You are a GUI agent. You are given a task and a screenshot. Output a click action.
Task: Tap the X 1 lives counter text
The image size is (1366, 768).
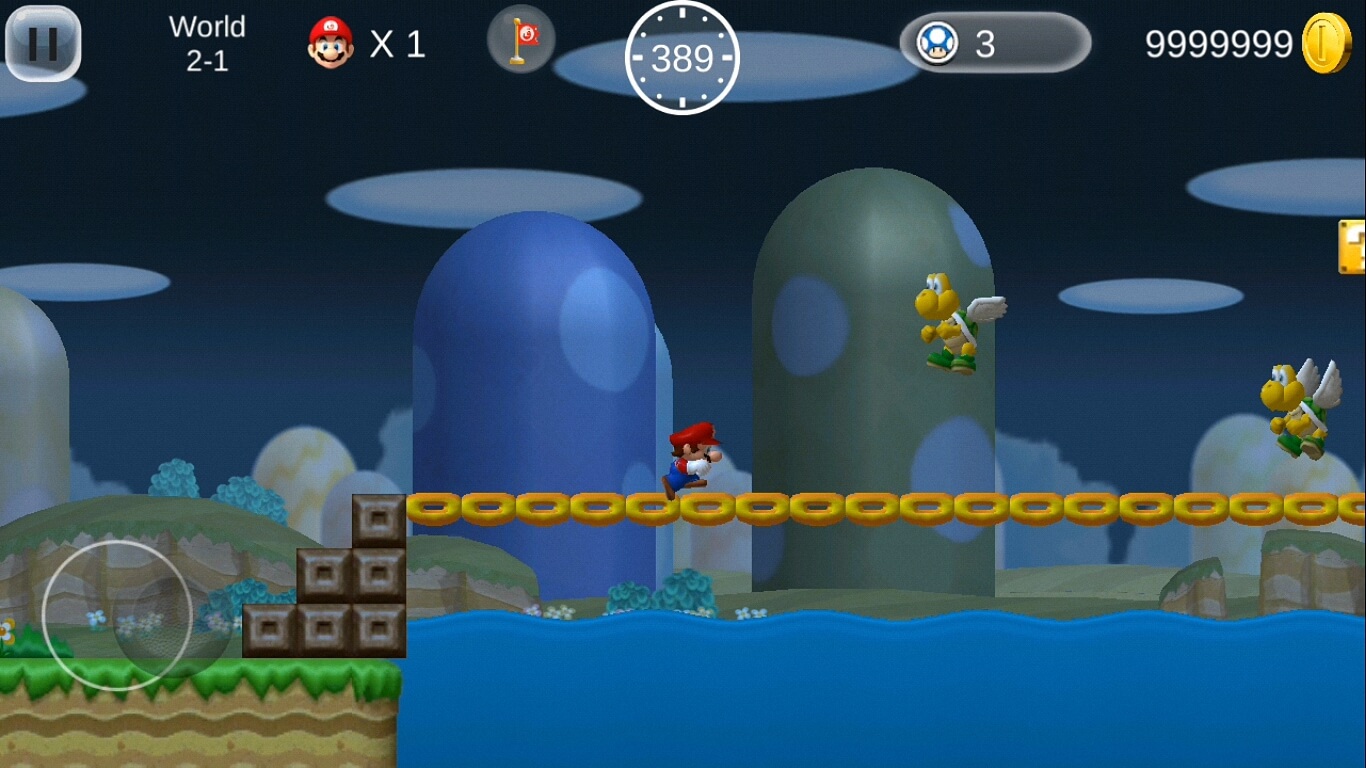(398, 41)
